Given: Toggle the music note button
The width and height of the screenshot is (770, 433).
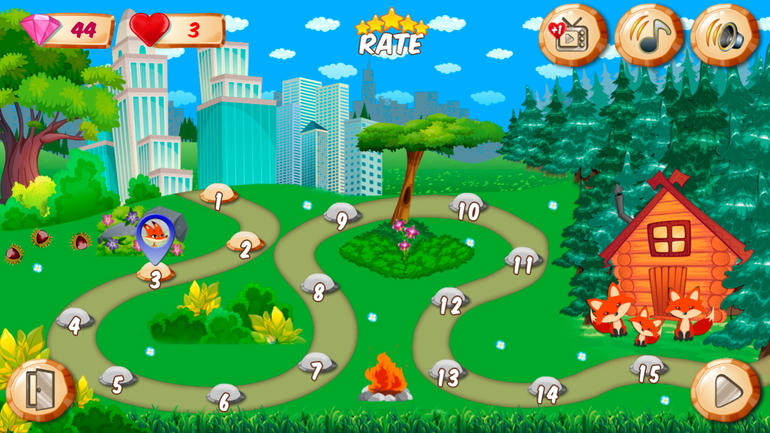Looking at the screenshot, I should [648, 36].
